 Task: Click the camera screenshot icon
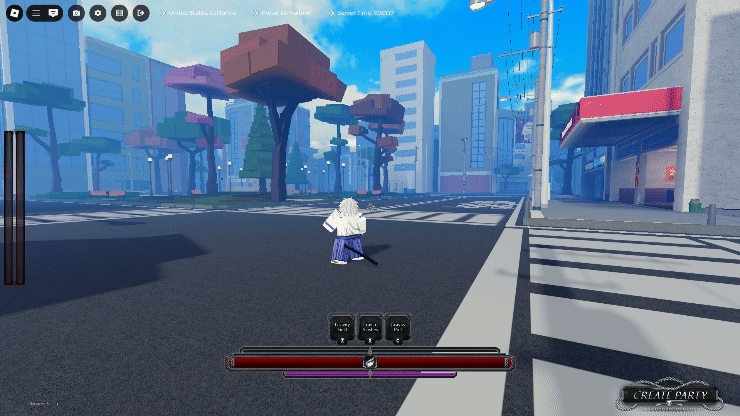pyautogui.click(x=77, y=13)
